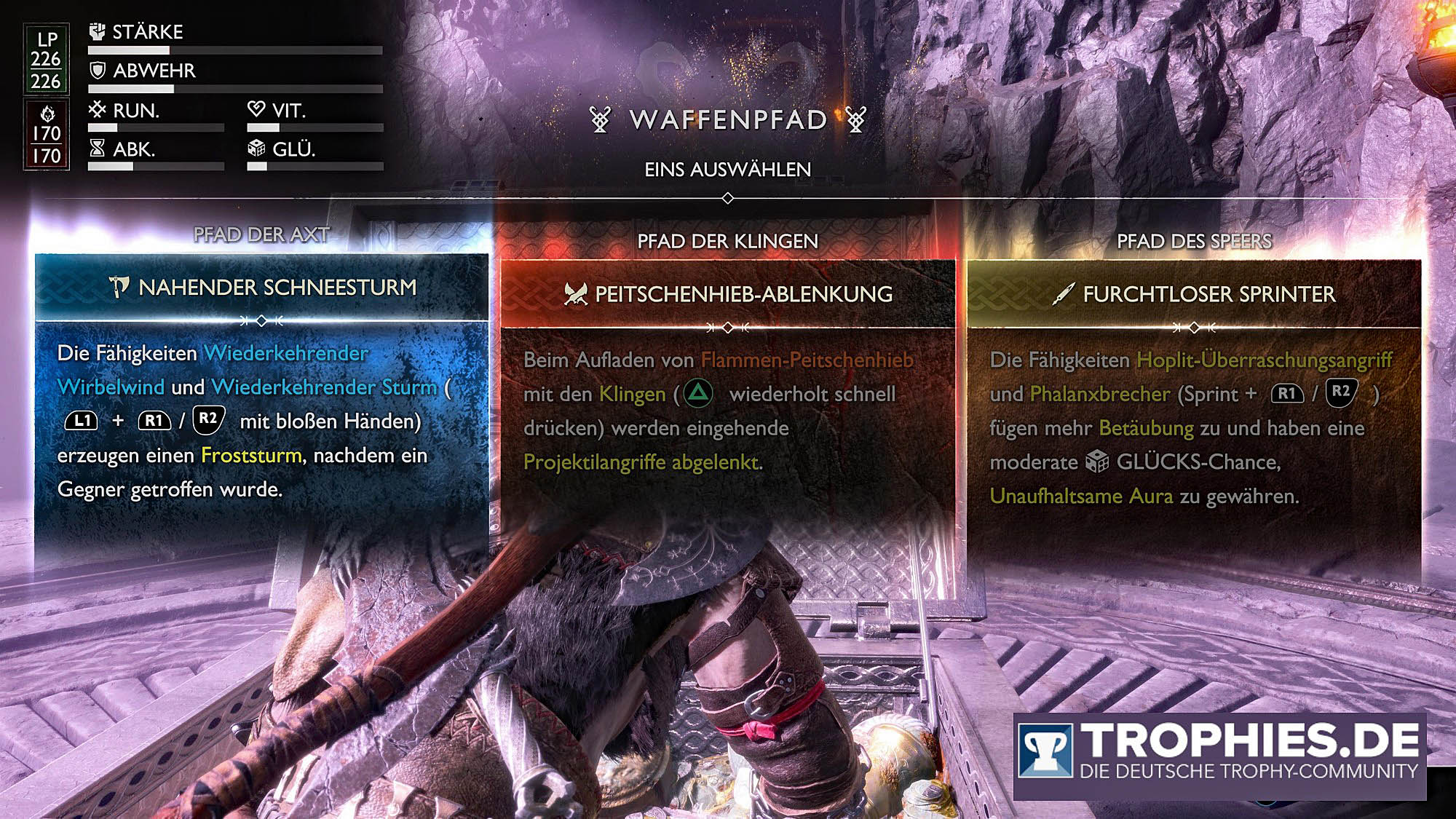
Task: Select the Stärke fist icon
Action: pyautogui.click(x=95, y=32)
